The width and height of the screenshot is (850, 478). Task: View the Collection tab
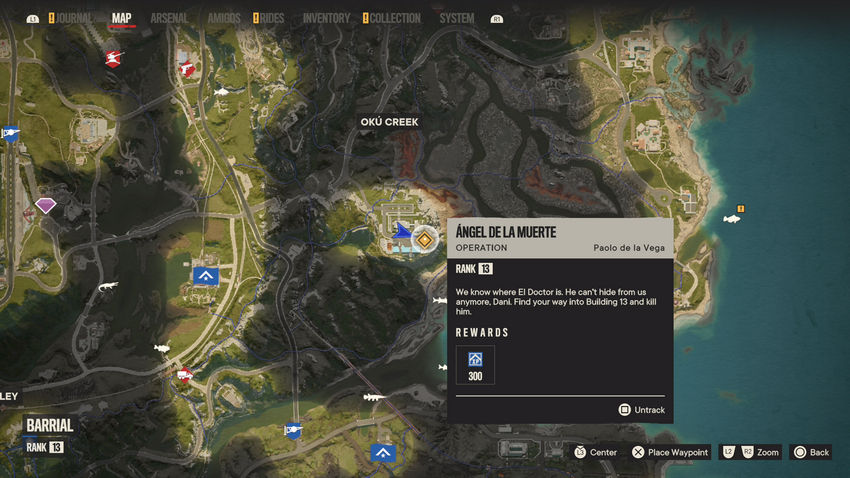click(395, 18)
